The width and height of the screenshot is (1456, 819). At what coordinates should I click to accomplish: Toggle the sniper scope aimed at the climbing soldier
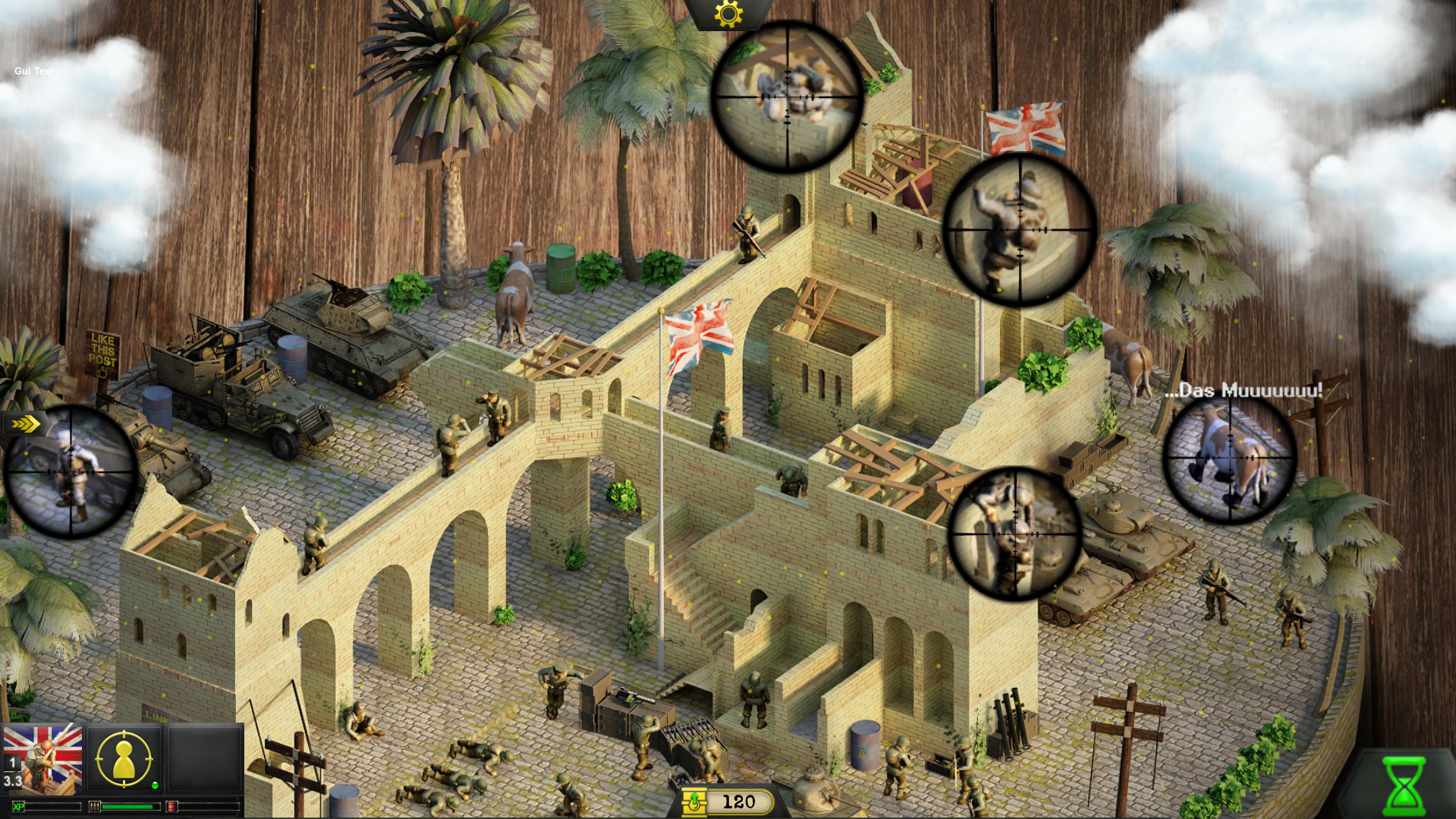click(x=1017, y=228)
